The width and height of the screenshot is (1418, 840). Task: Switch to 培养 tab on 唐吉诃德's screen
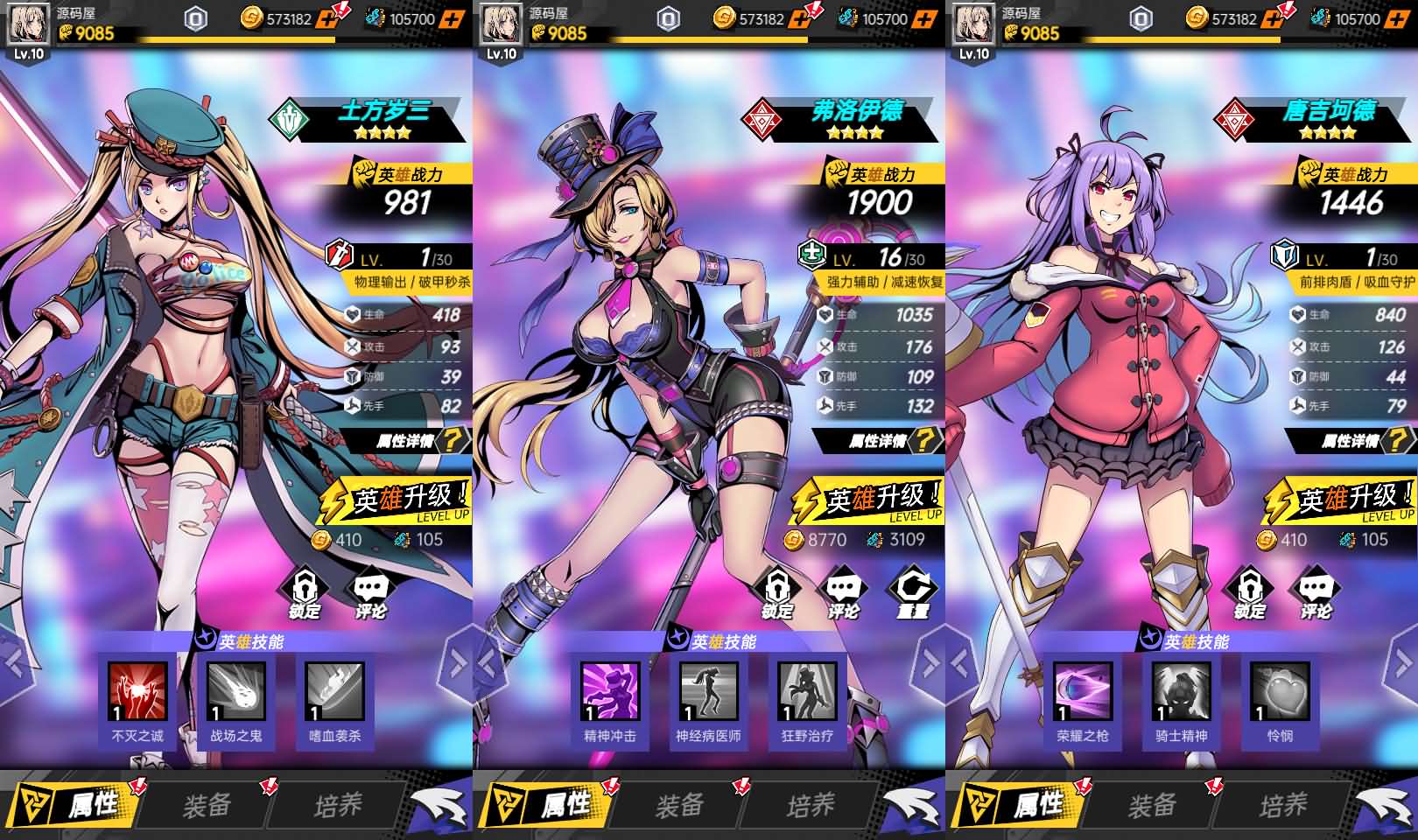click(x=1283, y=804)
